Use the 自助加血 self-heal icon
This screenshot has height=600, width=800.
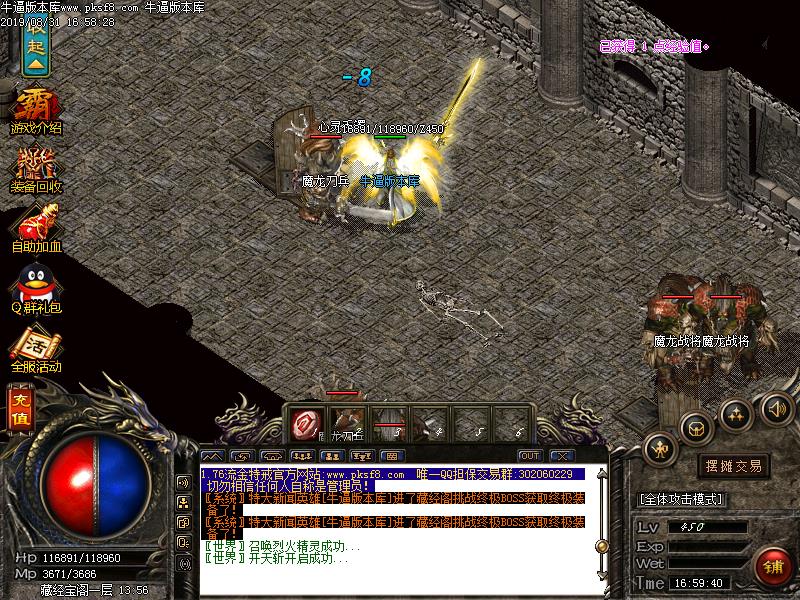pyautogui.click(x=36, y=227)
